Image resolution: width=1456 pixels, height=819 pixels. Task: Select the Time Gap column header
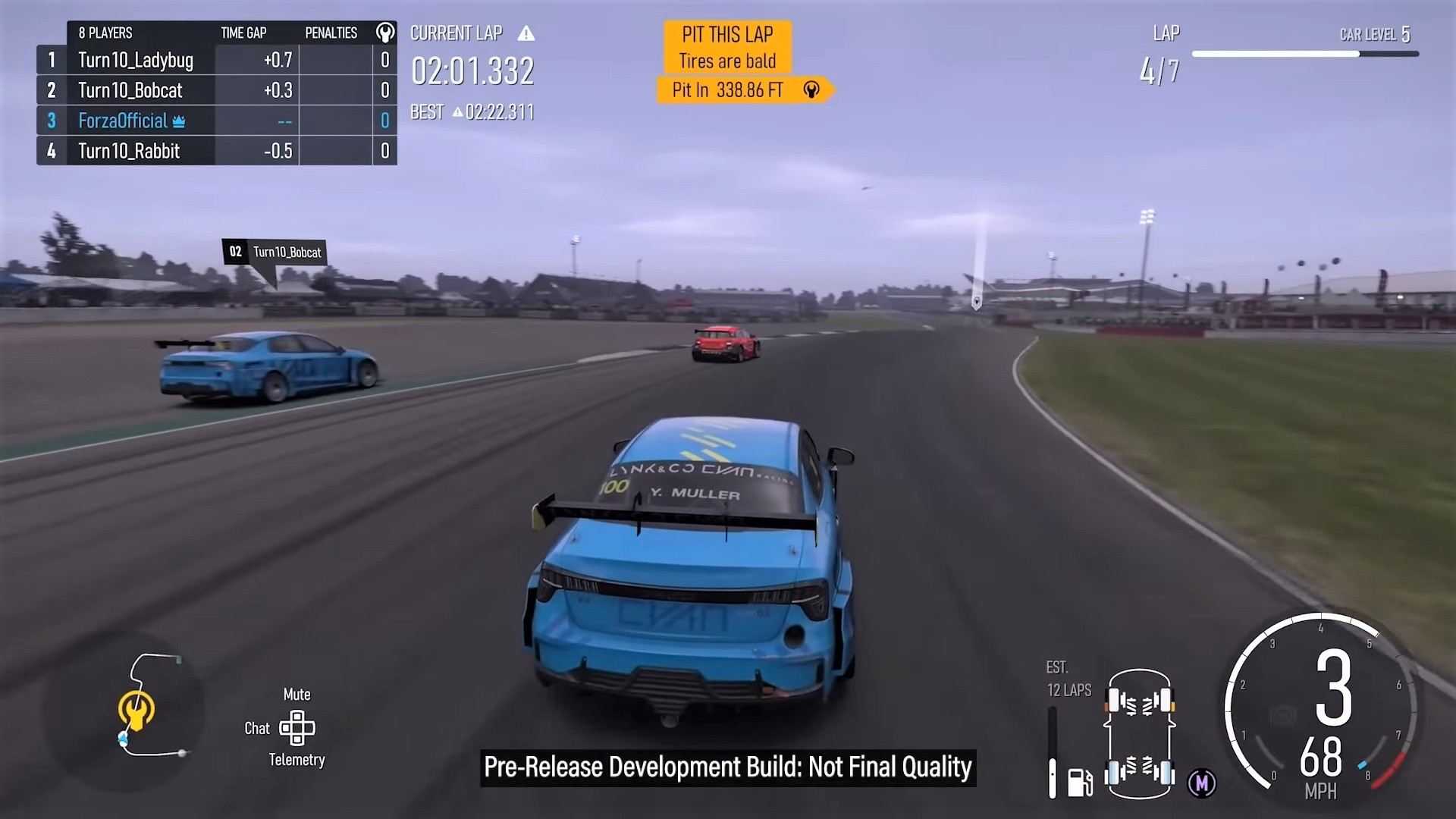click(x=243, y=33)
